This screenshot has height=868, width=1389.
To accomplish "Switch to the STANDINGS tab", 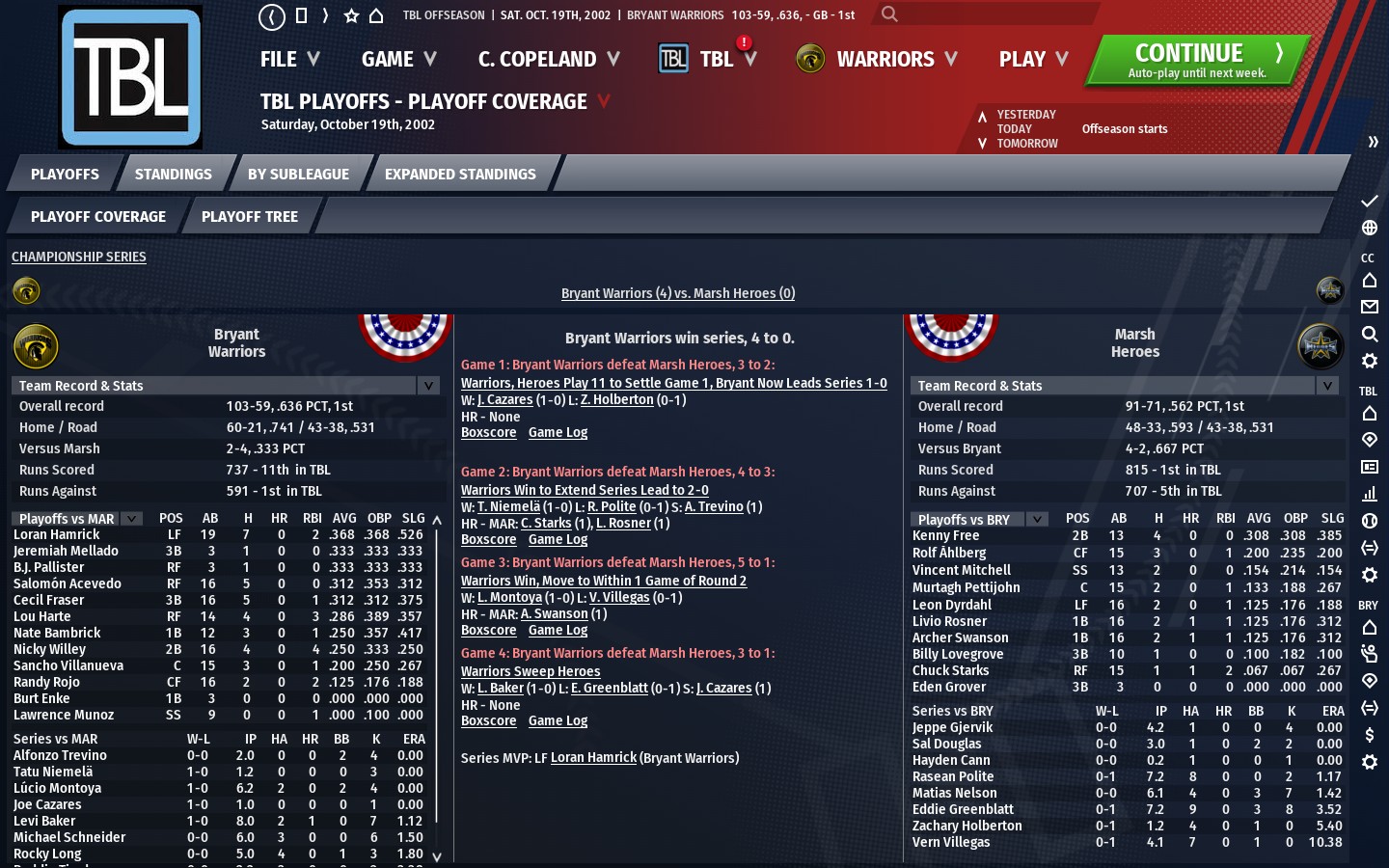I will (x=173, y=175).
